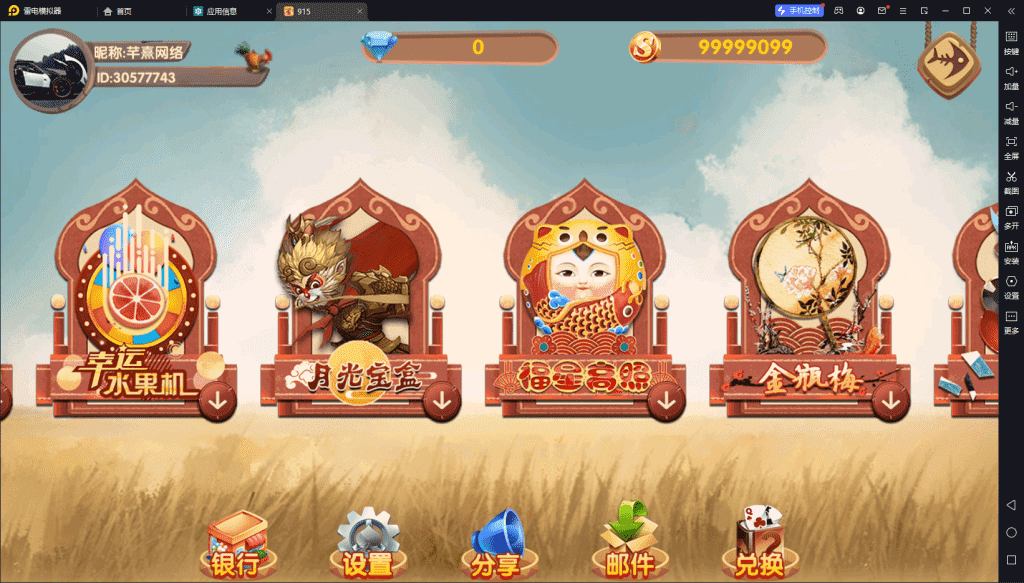Image resolution: width=1024 pixels, height=583 pixels.
Task: Click the fish emblem in top corner
Action: (x=948, y=61)
